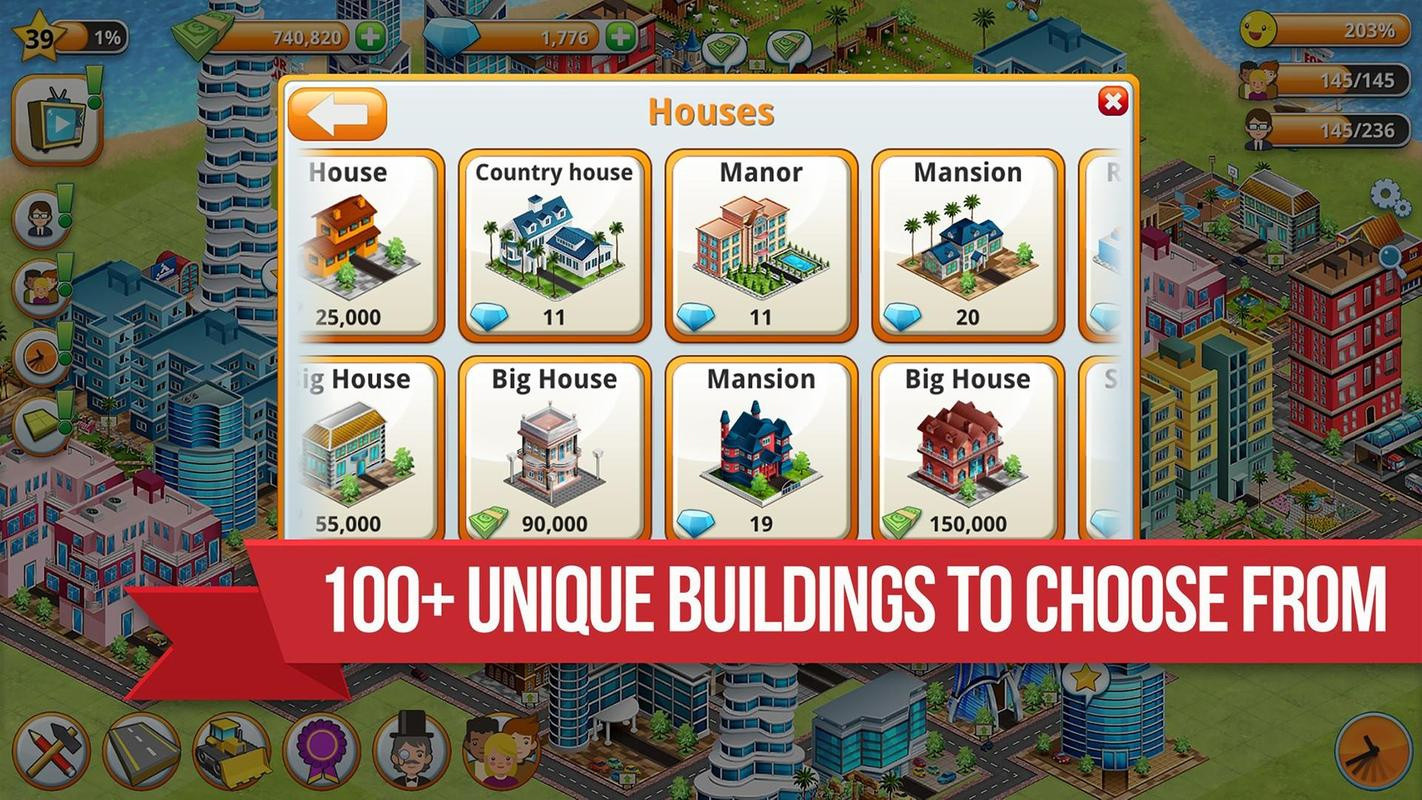Screen dimensions: 1422x800
Task: Open the purple ribbon achievements icon
Action: coord(321,750)
